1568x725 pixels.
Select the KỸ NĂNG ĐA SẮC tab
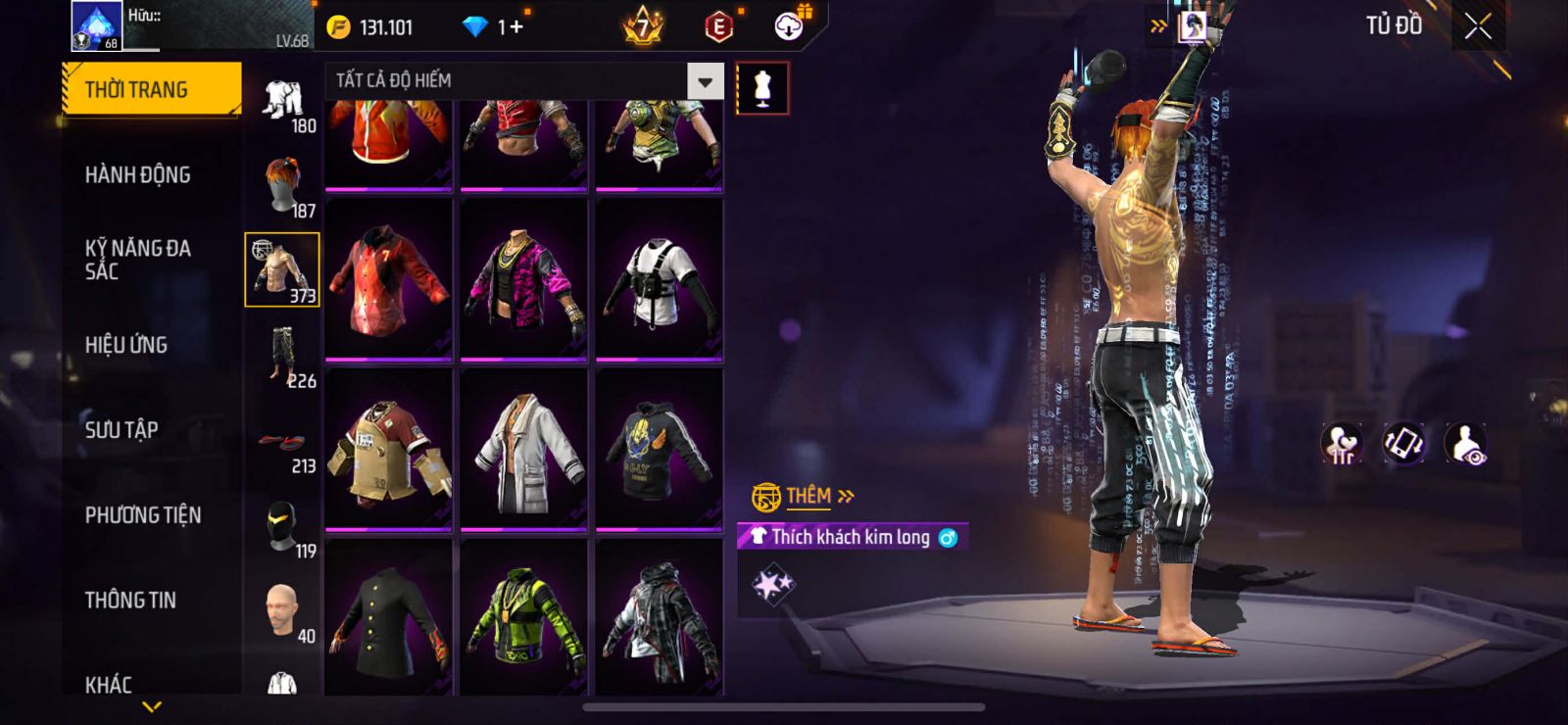pos(138,260)
